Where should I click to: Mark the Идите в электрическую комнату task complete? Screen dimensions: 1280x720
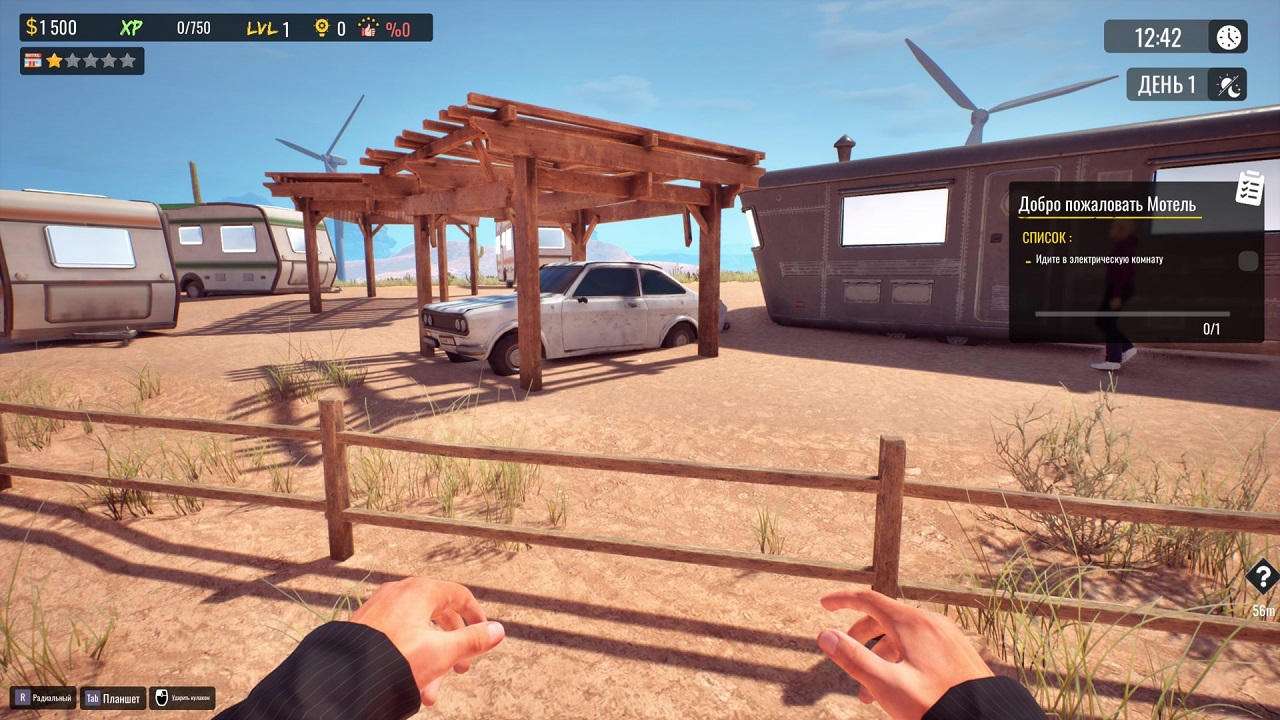point(1100,259)
